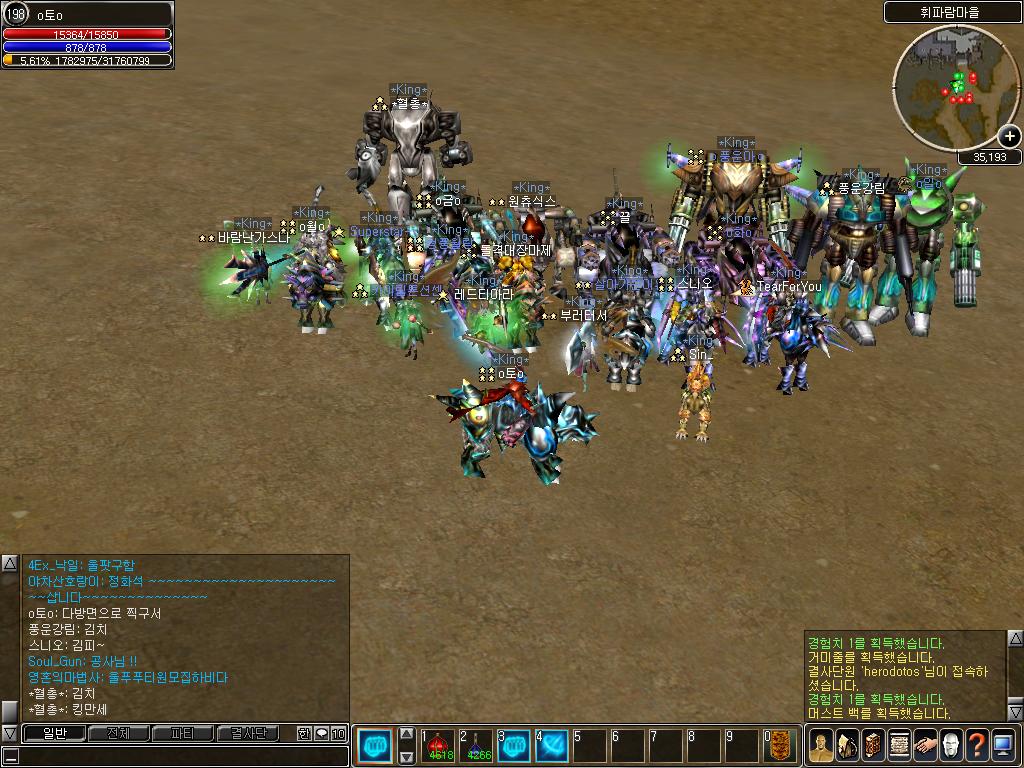
Task: Toggle the 한 language input button
Action: tap(304, 734)
